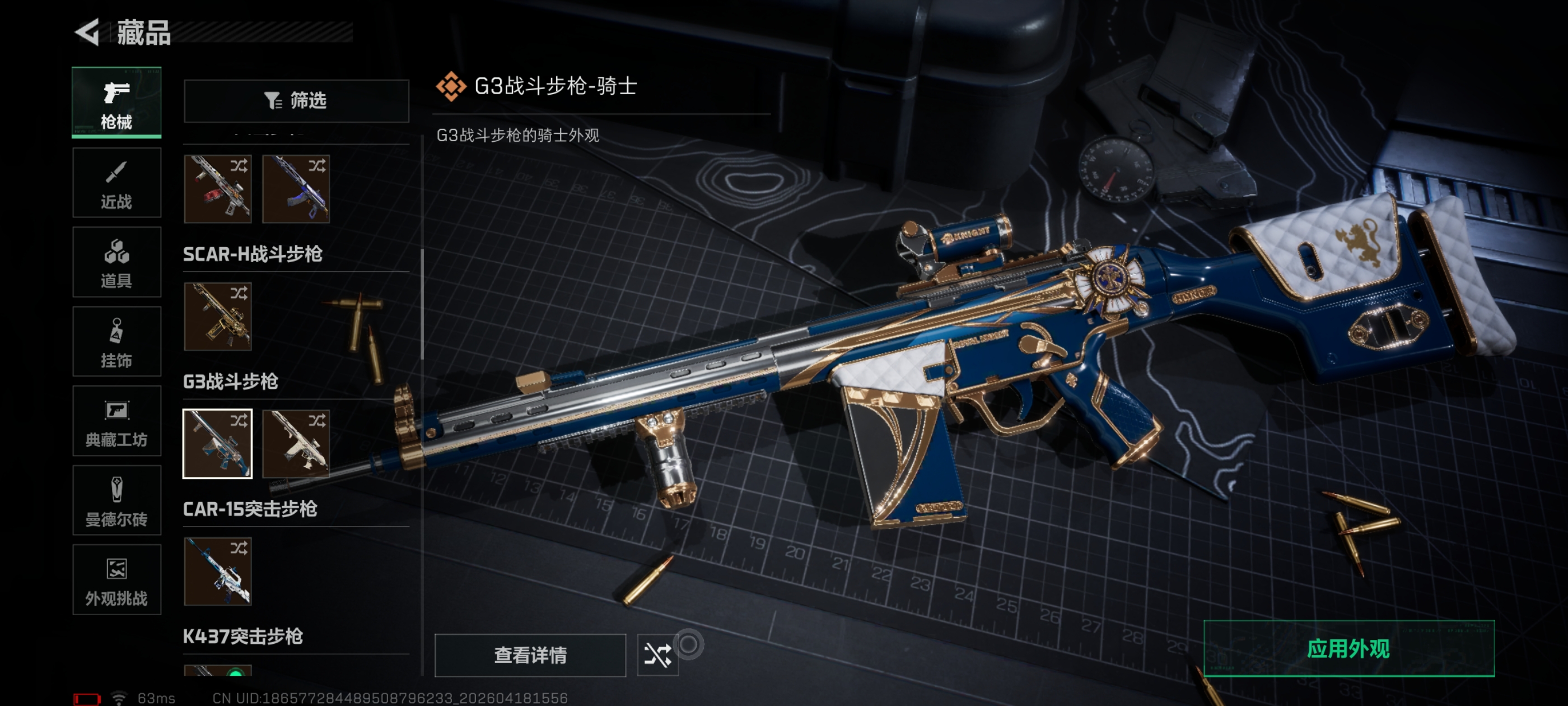Toggle the shuffle icon next to 查看详情
This screenshot has height=706, width=1568.
coord(657,655)
